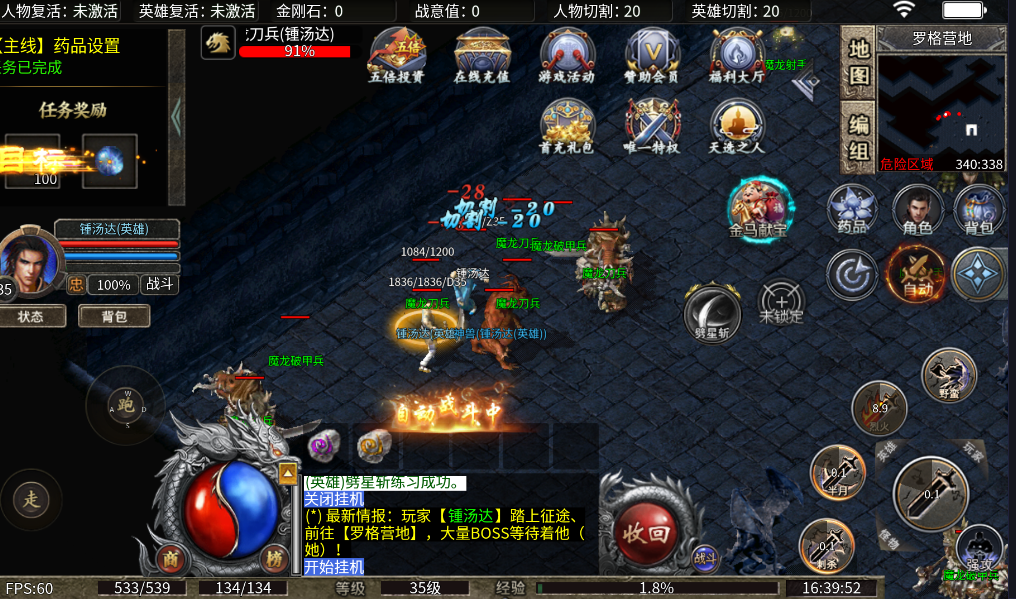The image size is (1016, 599).
Task: Click the hero's 状态 status button
Action: (x=30, y=316)
